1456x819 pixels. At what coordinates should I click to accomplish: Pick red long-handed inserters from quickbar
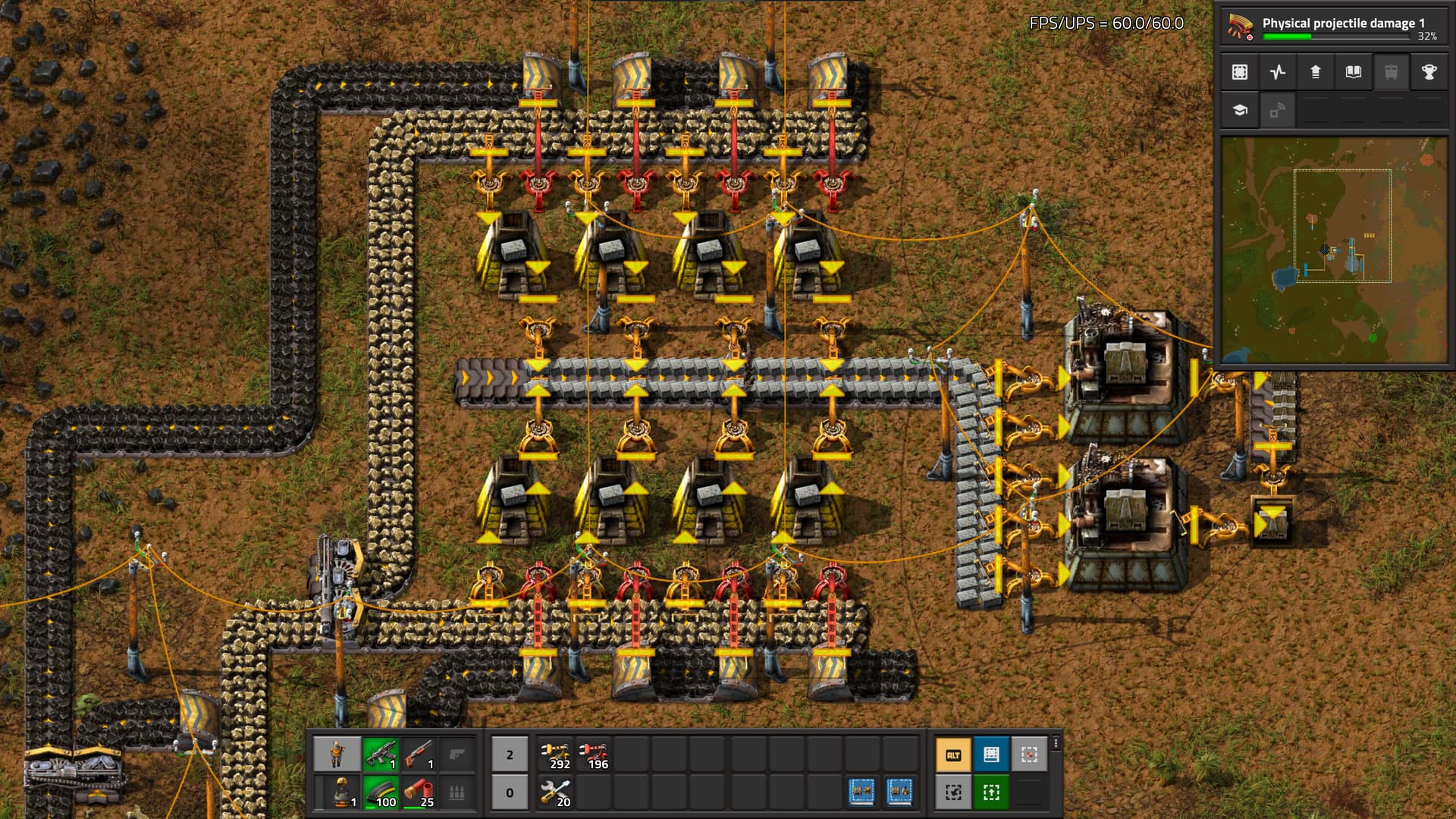pyautogui.click(x=594, y=755)
